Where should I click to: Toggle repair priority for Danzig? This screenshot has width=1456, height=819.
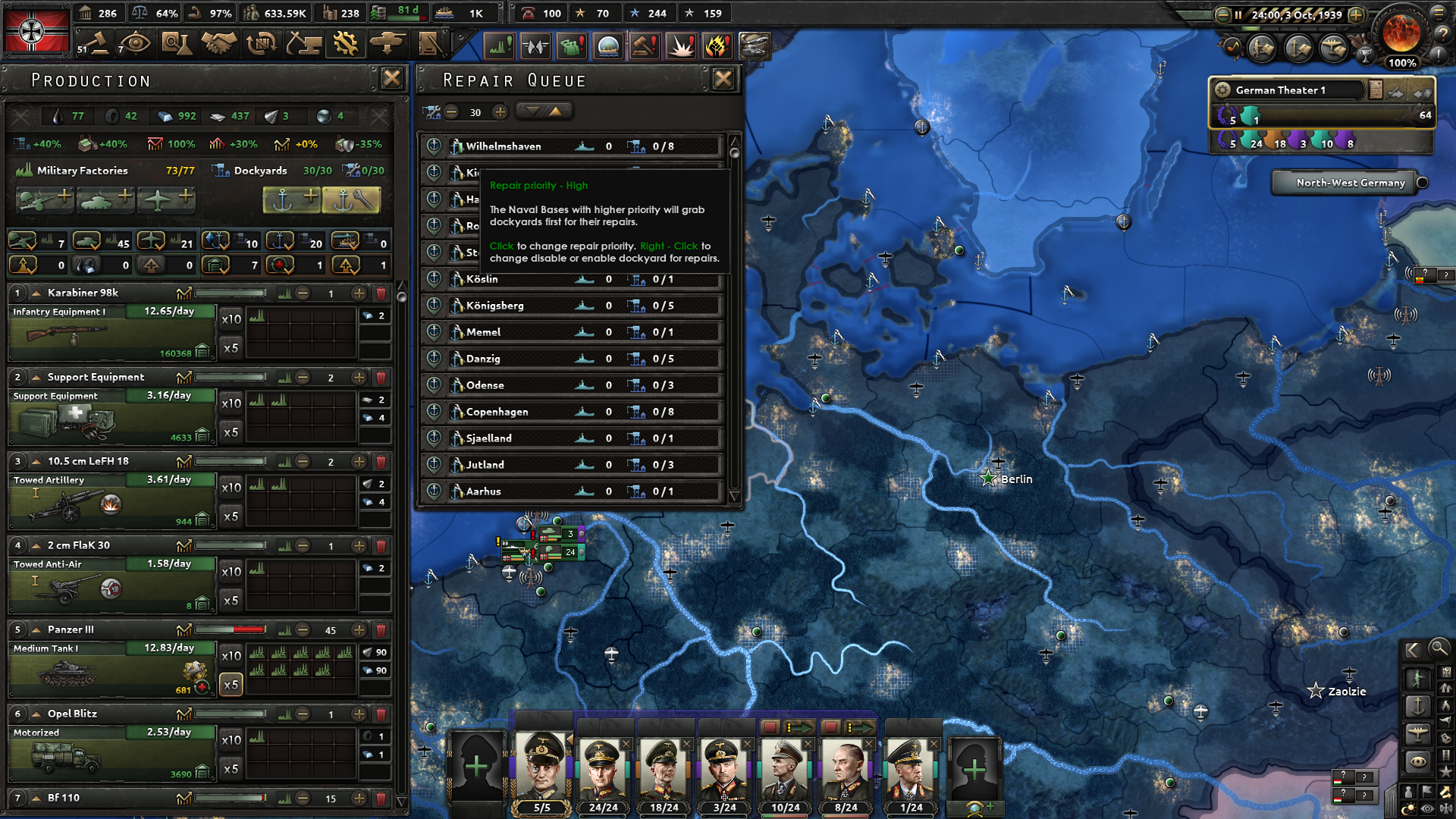point(434,358)
